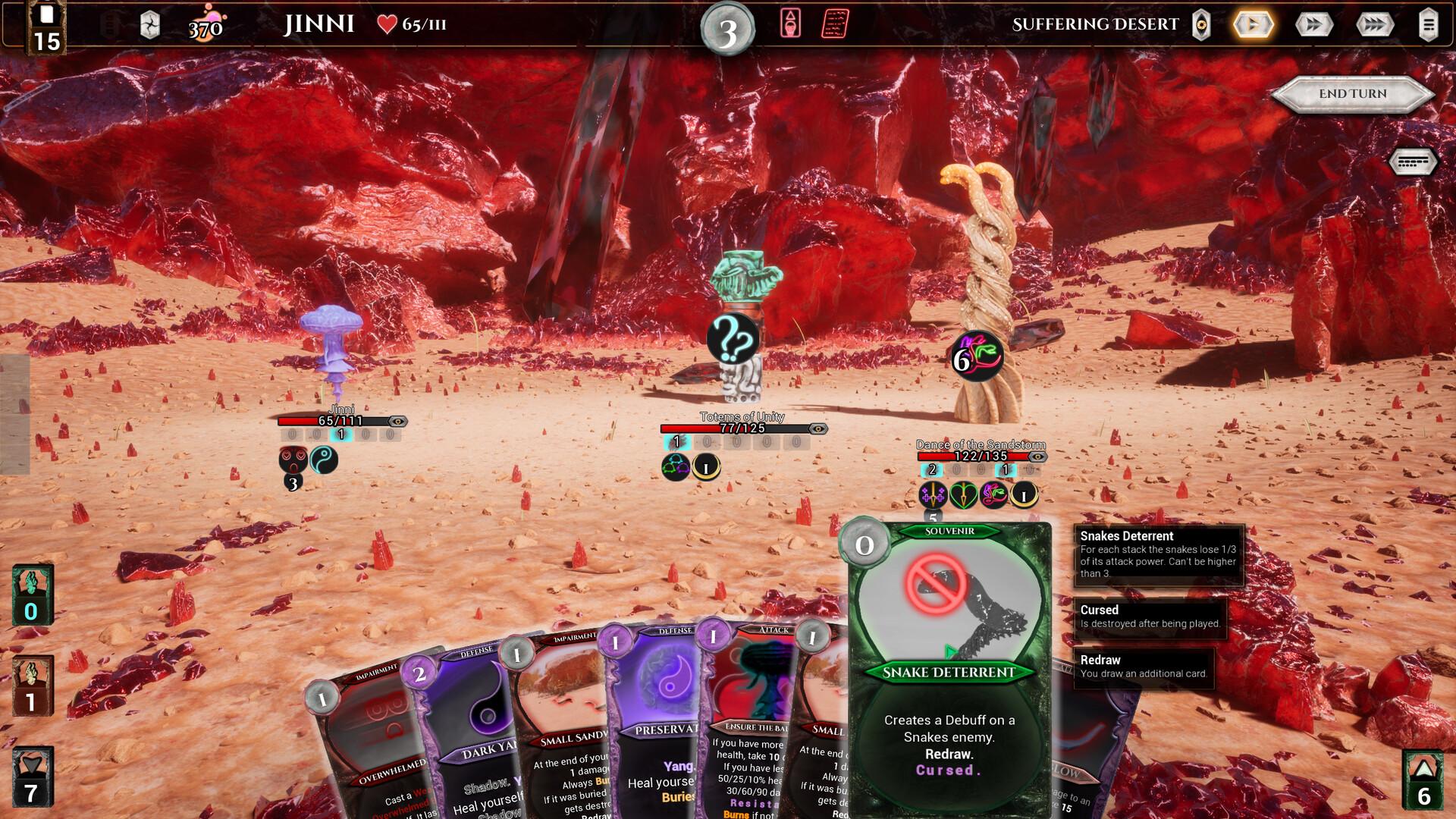Inspect the Dance of the Sandstorm attack intent
This screenshot has width=1456, height=819.
[977, 356]
